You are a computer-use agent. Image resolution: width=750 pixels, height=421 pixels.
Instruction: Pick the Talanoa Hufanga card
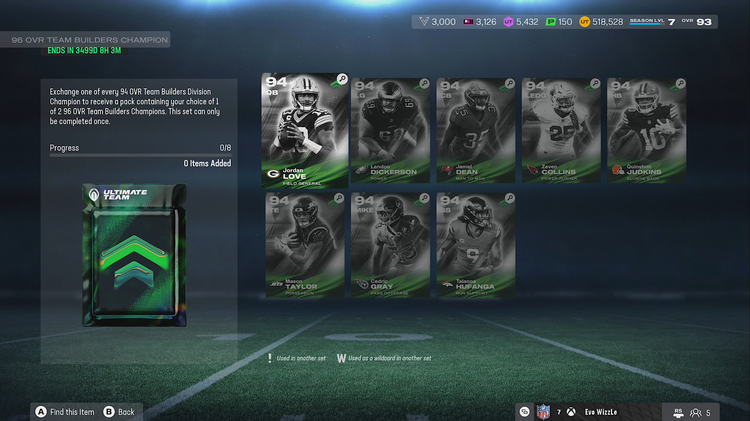(475, 245)
